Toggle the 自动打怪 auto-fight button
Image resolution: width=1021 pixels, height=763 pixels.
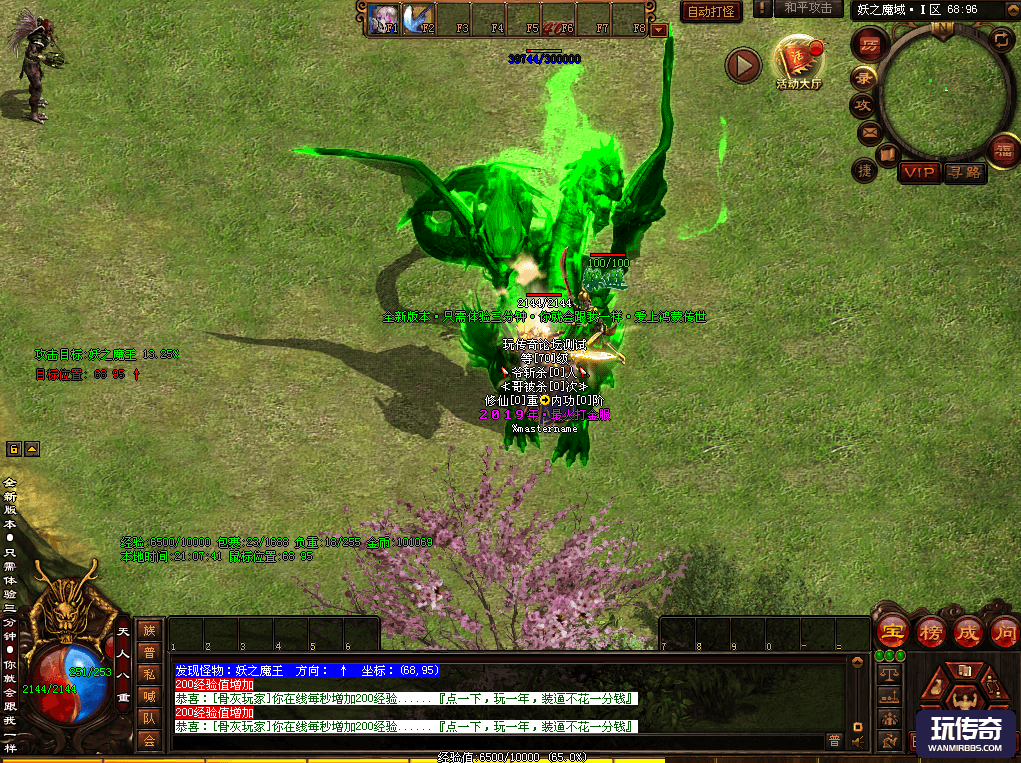pos(709,11)
